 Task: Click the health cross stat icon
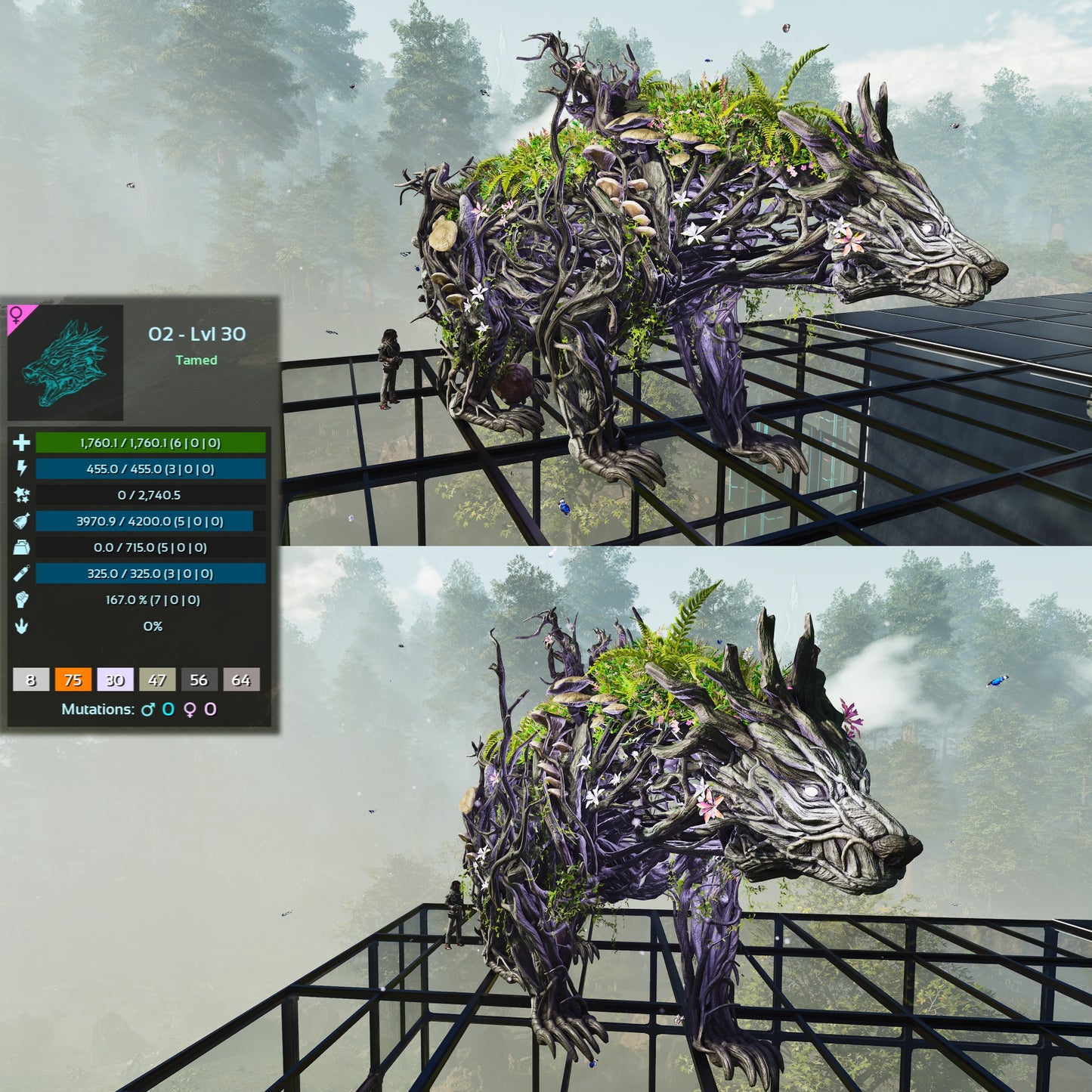click(21, 443)
